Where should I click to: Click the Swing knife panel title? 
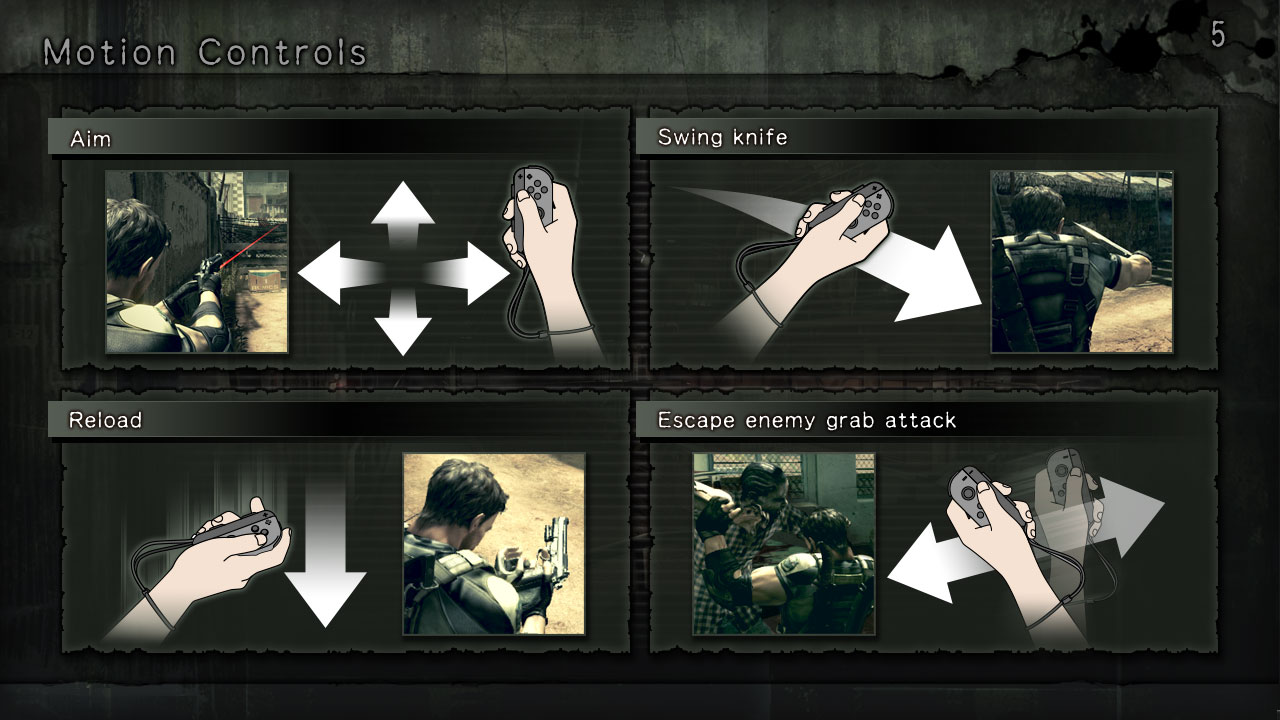[722, 136]
